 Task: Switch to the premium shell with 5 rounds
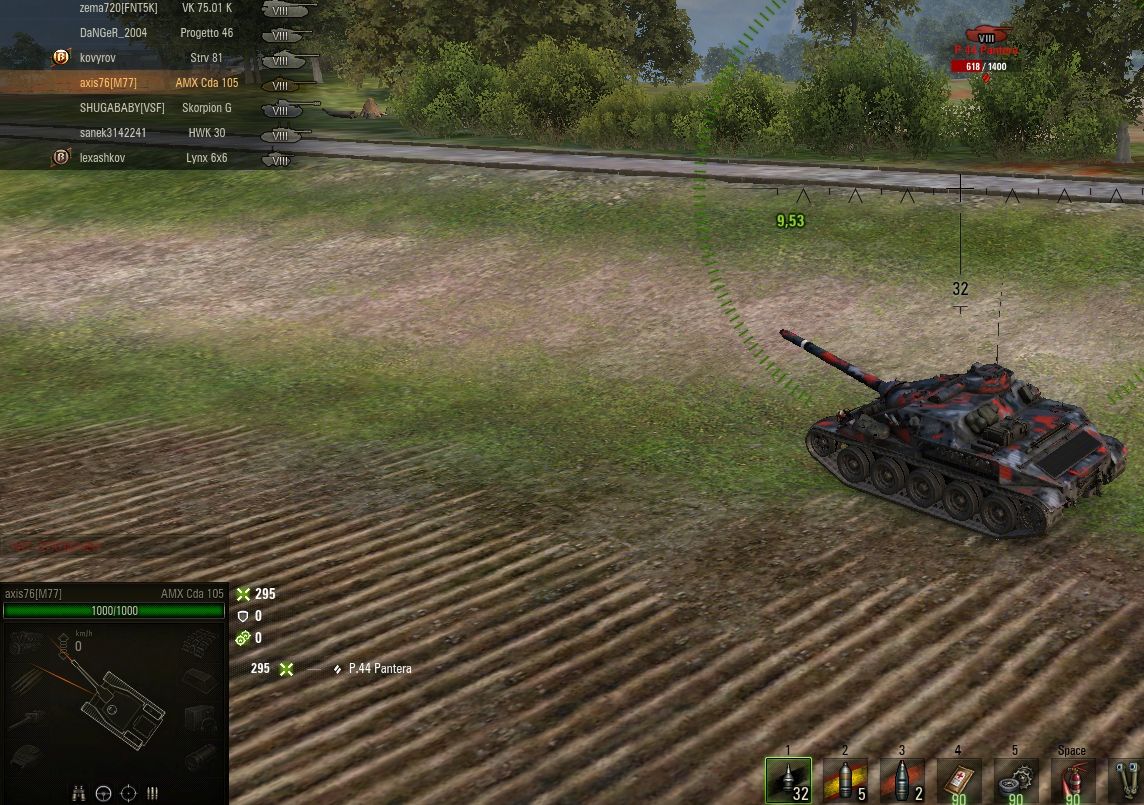point(845,779)
